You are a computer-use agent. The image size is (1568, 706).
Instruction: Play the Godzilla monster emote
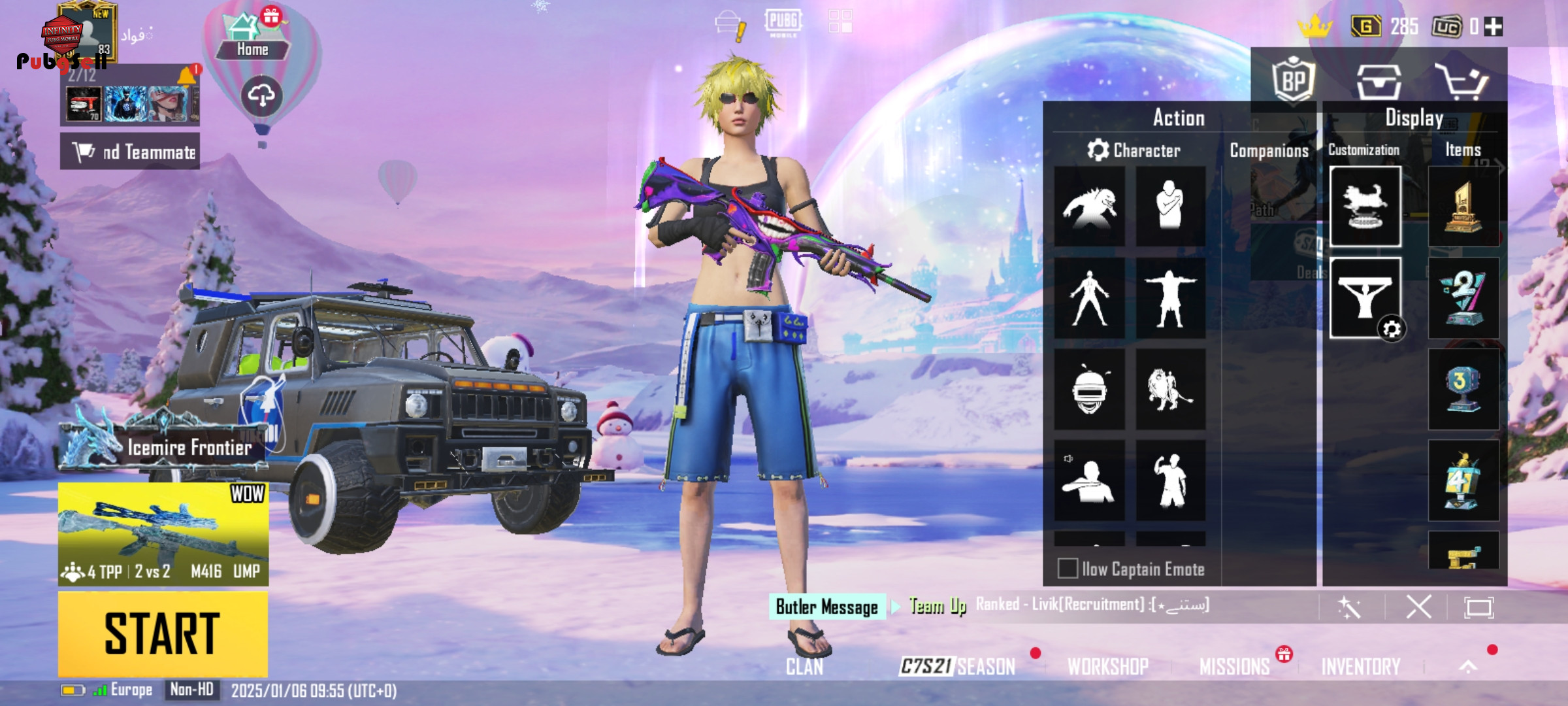tap(1090, 207)
